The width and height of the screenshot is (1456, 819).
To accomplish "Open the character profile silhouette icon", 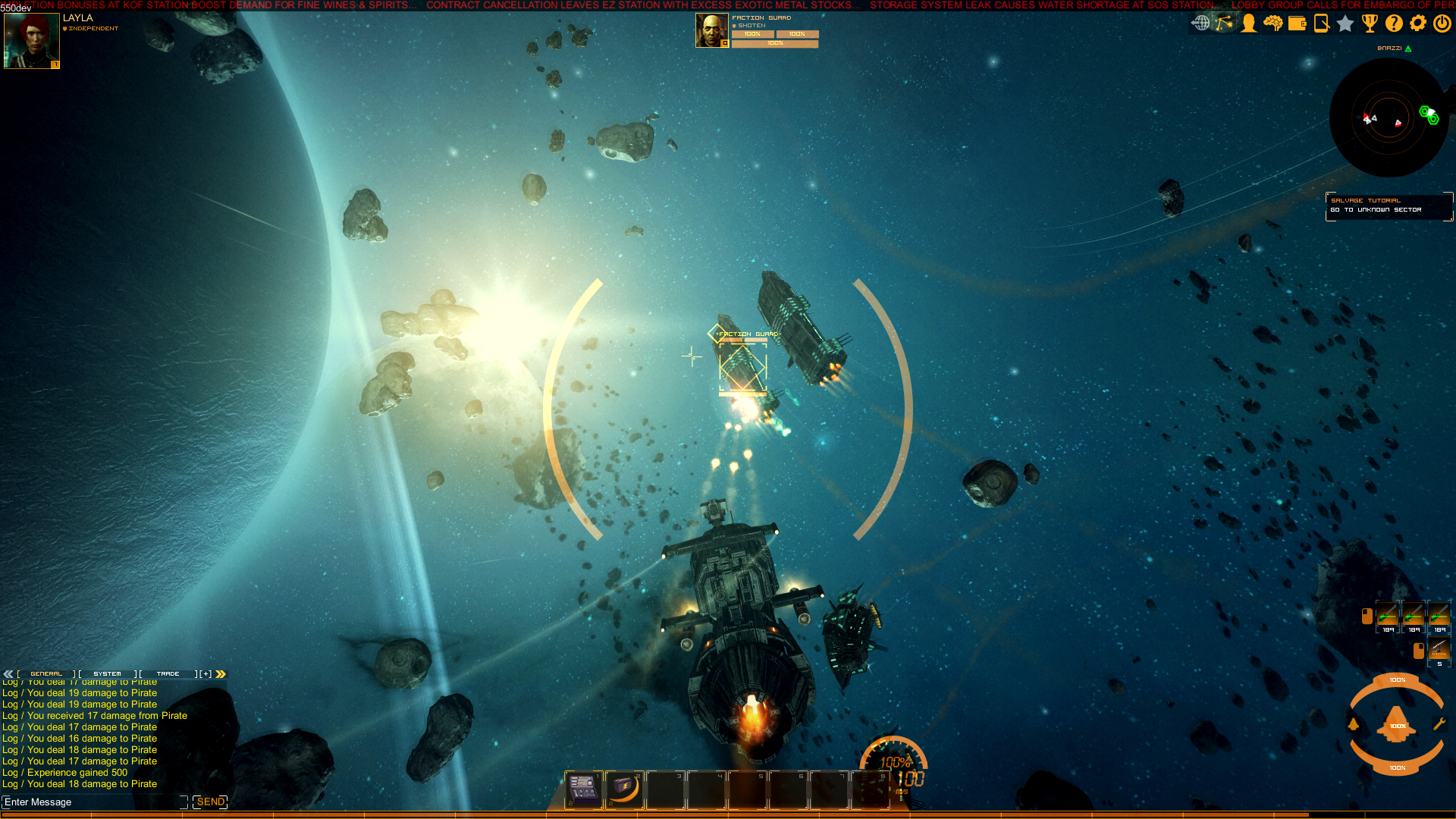I will point(1248,24).
